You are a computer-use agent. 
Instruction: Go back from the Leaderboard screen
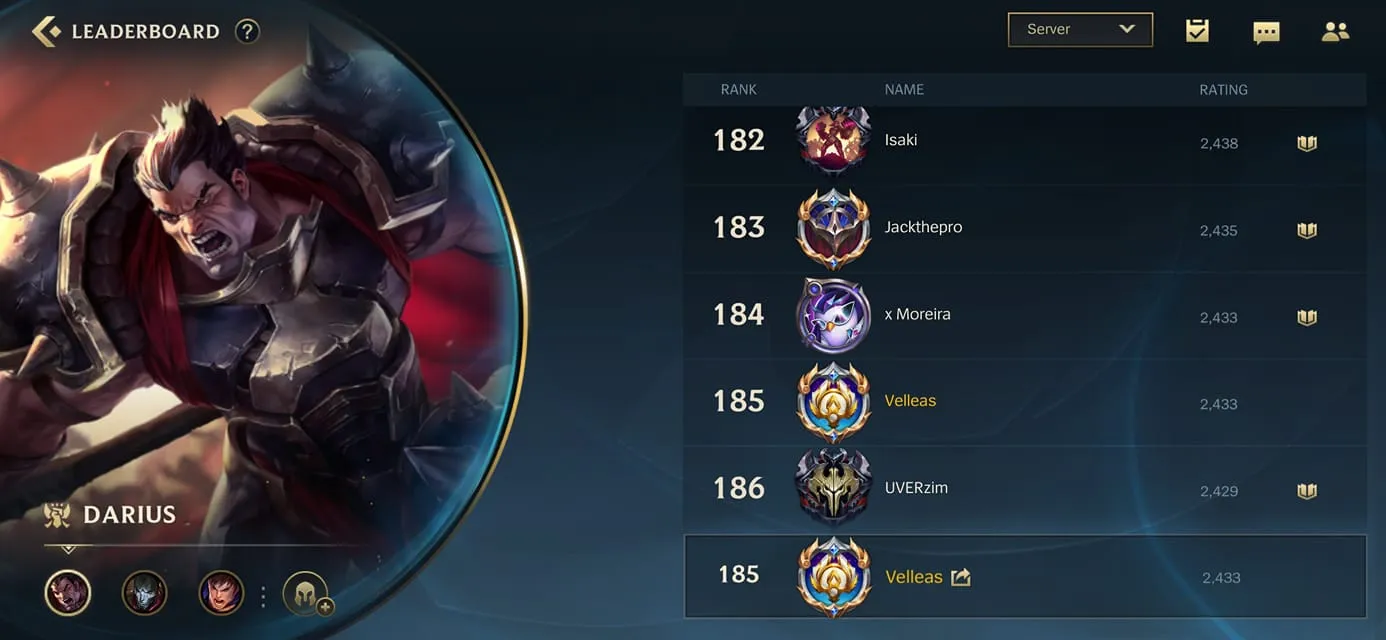point(46,31)
